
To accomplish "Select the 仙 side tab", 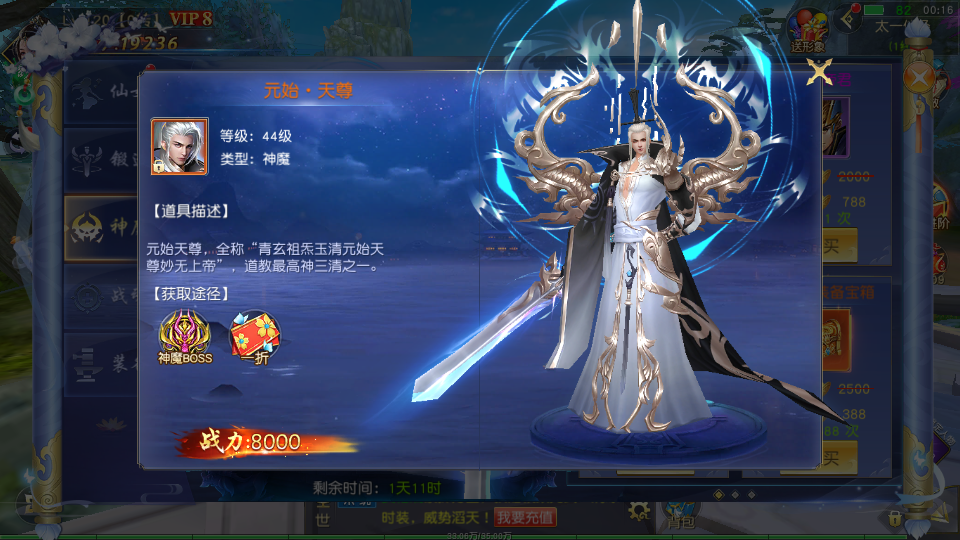I will (100, 96).
